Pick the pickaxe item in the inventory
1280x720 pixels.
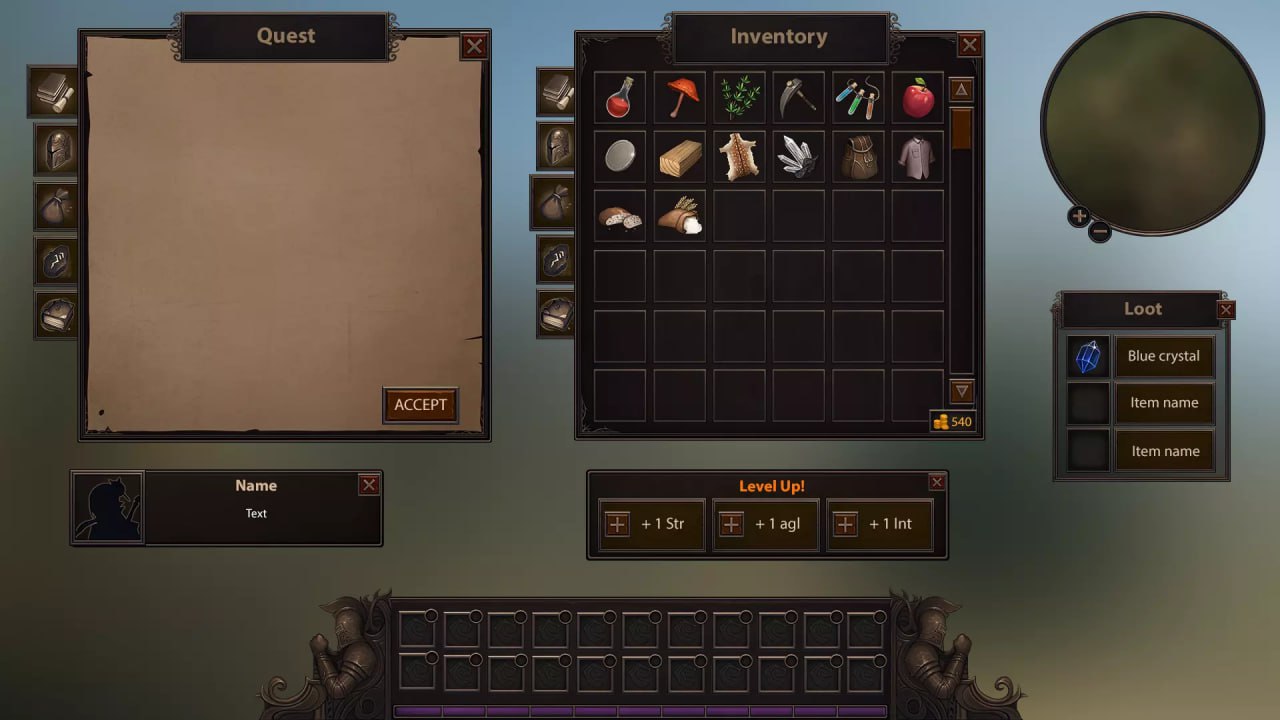point(798,97)
